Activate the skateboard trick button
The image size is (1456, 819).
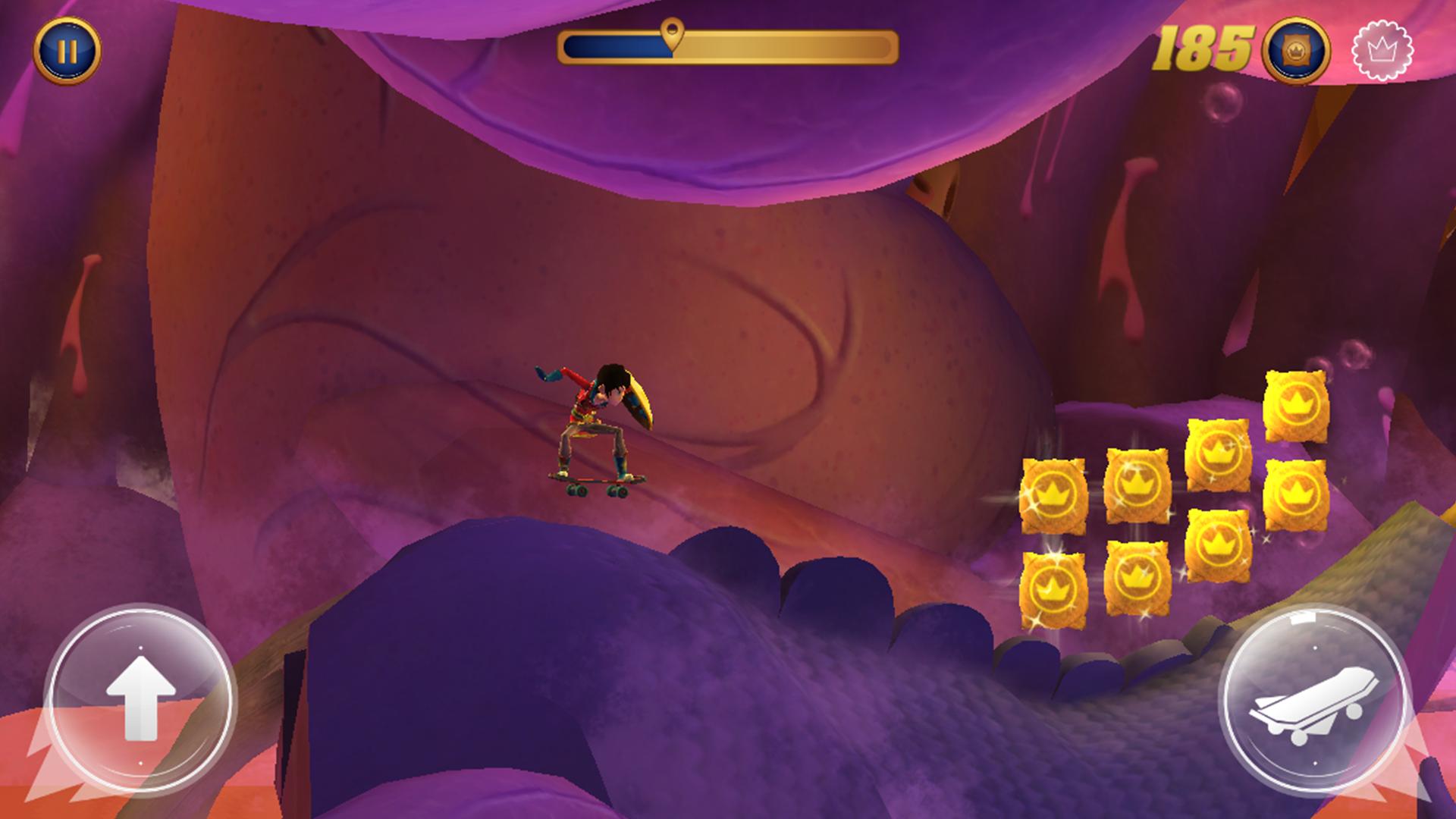[x=1314, y=699]
